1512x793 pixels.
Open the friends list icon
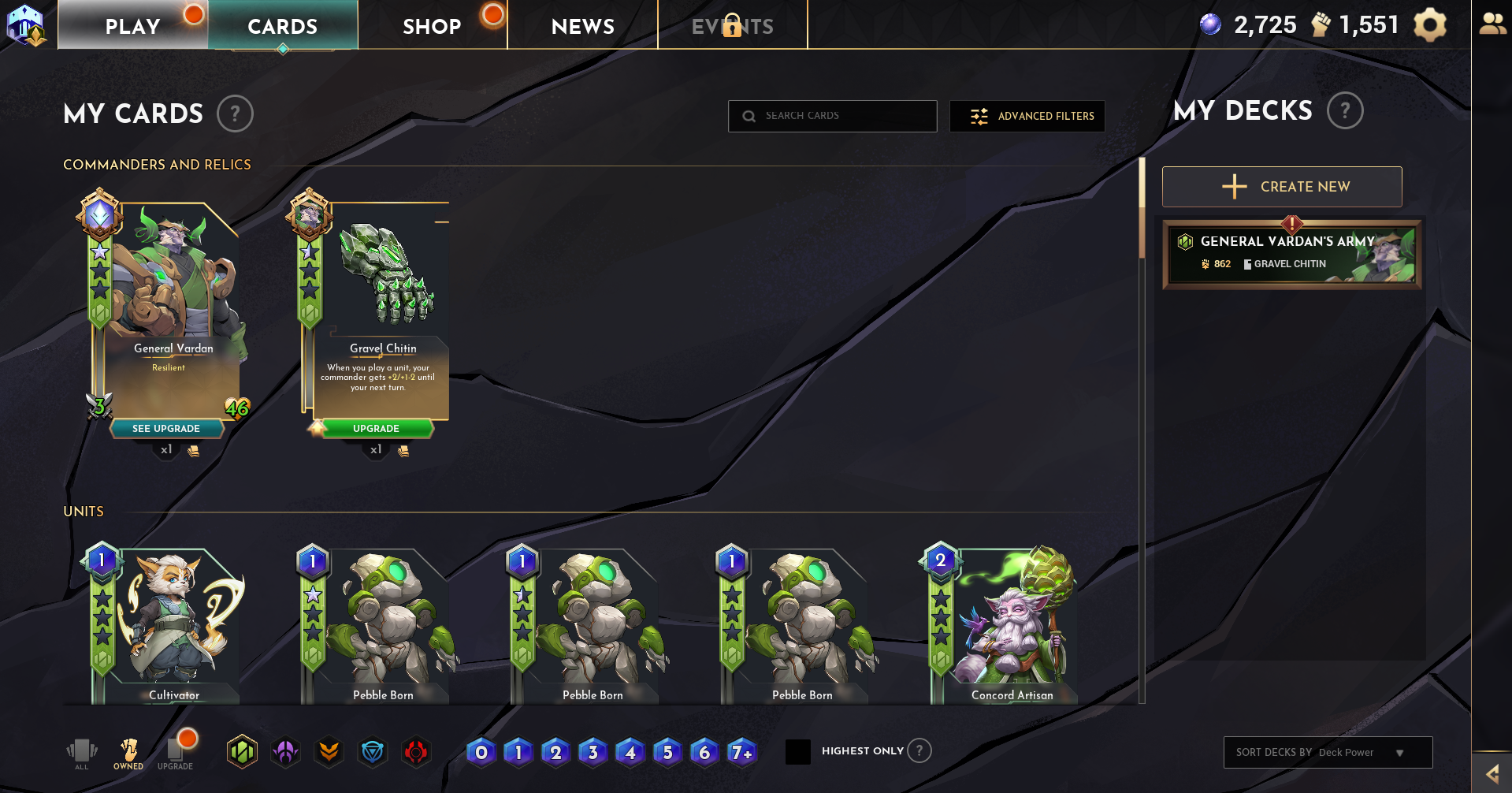1492,24
